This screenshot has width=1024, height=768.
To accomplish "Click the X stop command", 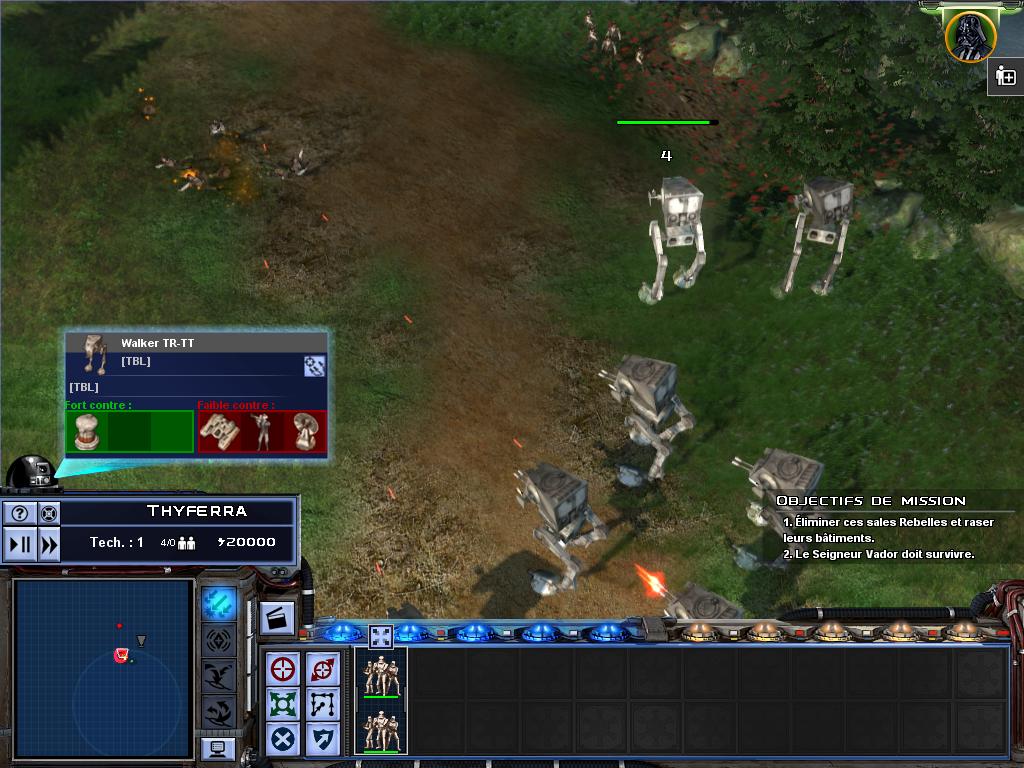I will coord(284,739).
